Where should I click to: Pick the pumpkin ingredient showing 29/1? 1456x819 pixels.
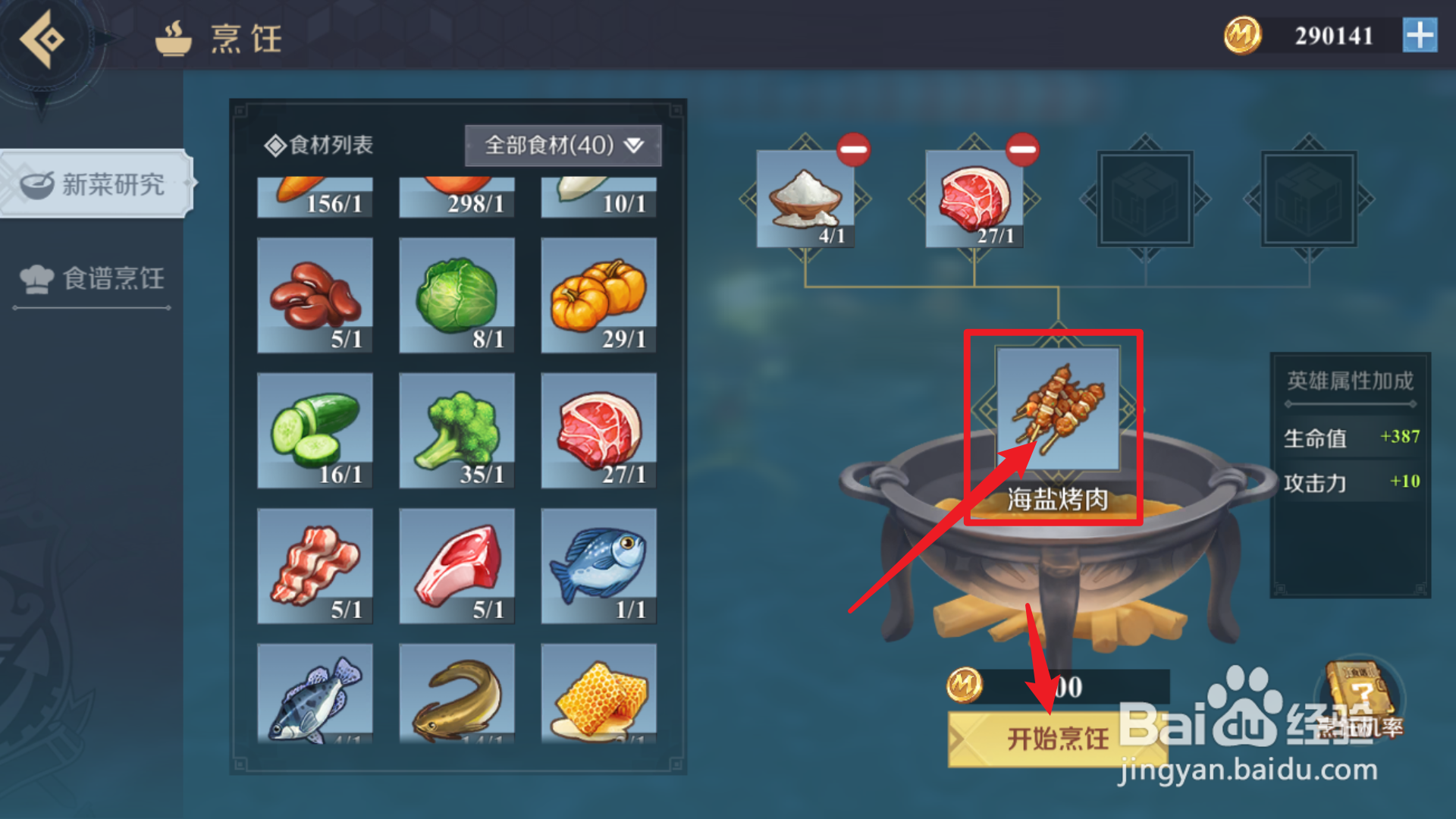tap(598, 296)
